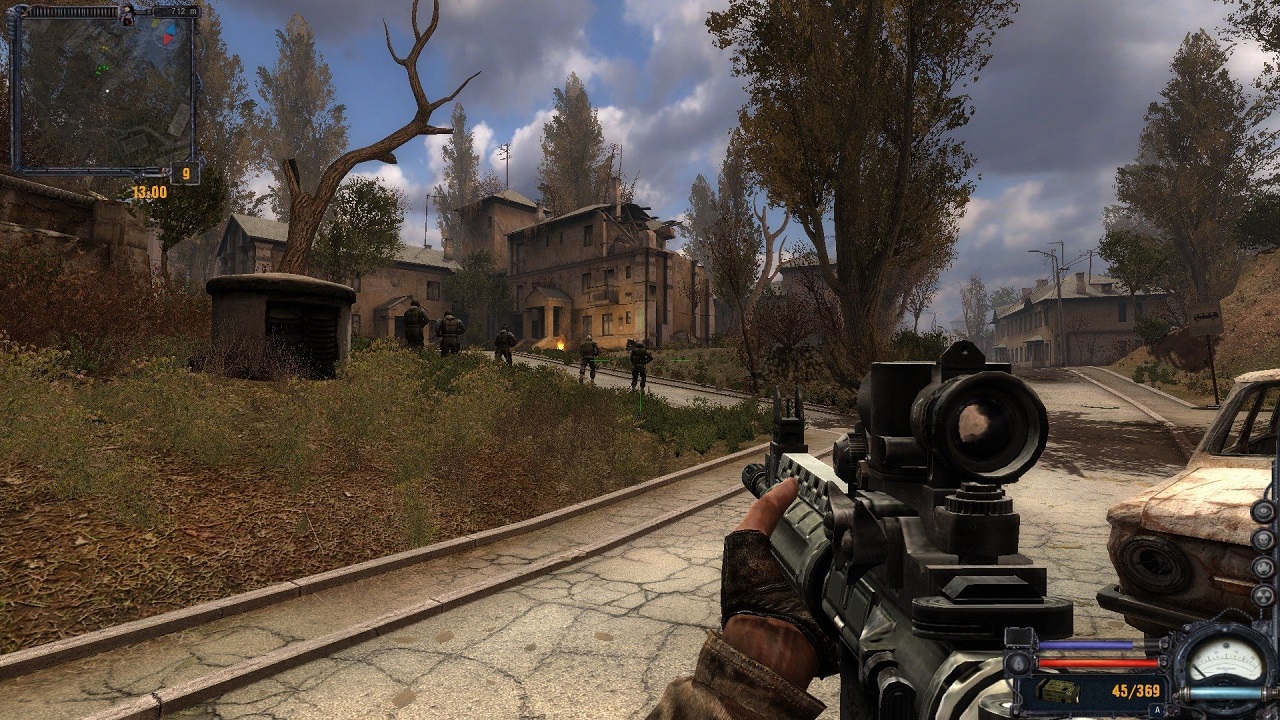Viewport: 1280px width, 720px height.
Task: Open the counter badge showing 9 below minimap
Action: point(184,171)
